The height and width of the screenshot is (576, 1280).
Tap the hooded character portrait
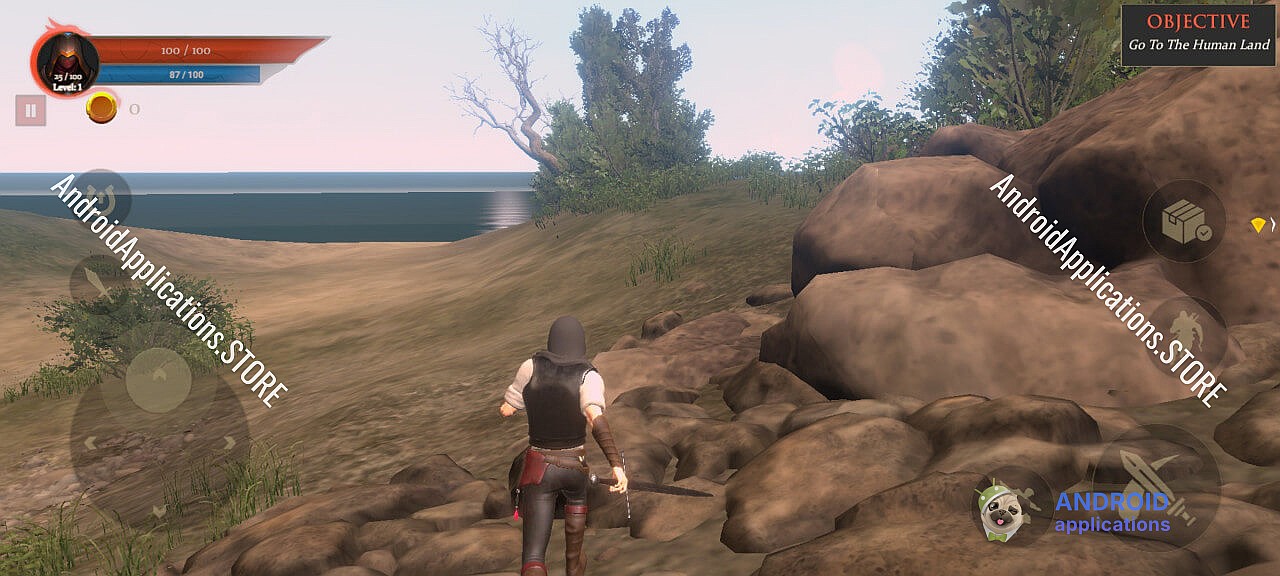pyautogui.click(x=67, y=60)
